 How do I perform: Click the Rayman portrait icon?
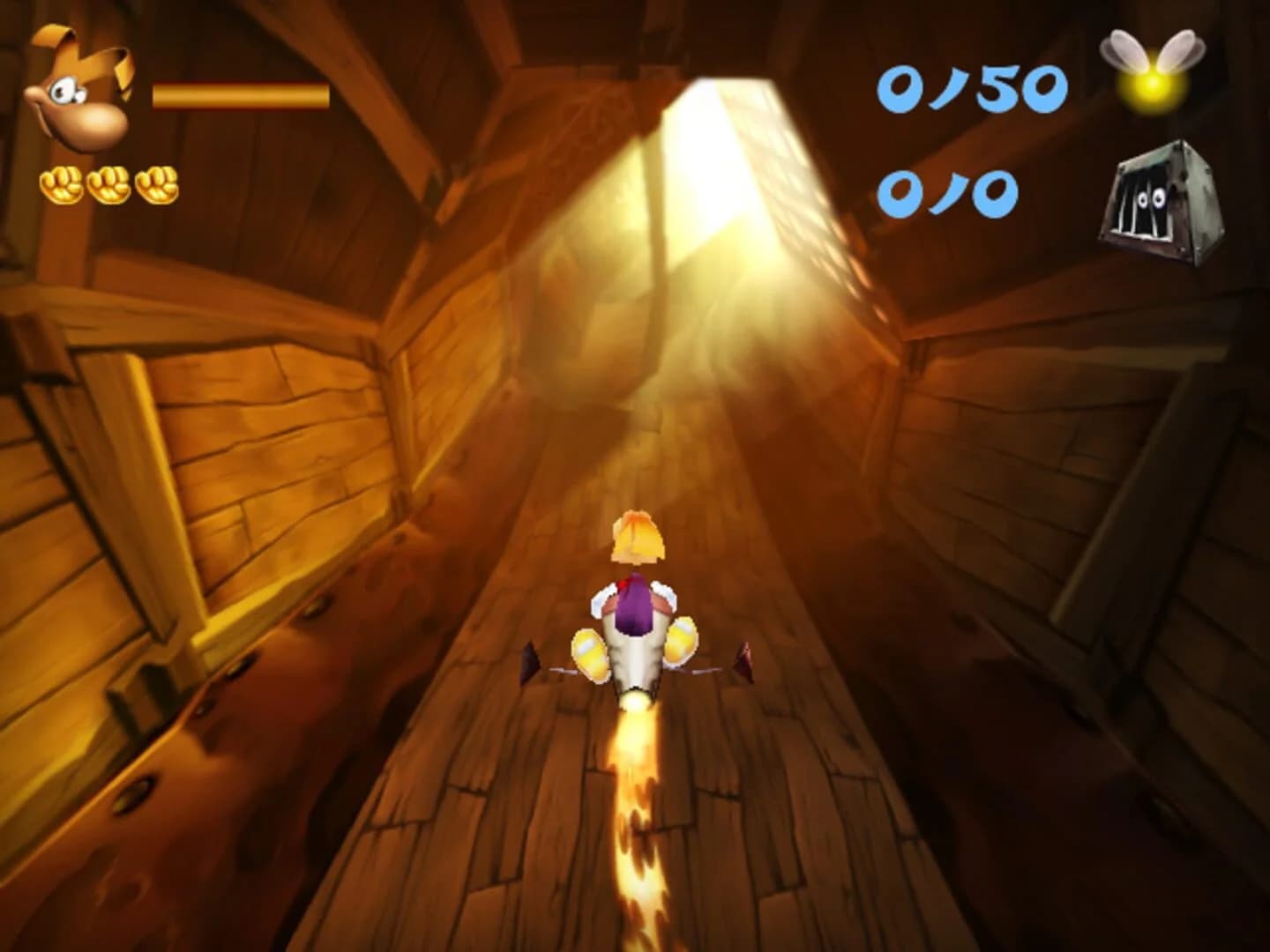tap(75, 88)
